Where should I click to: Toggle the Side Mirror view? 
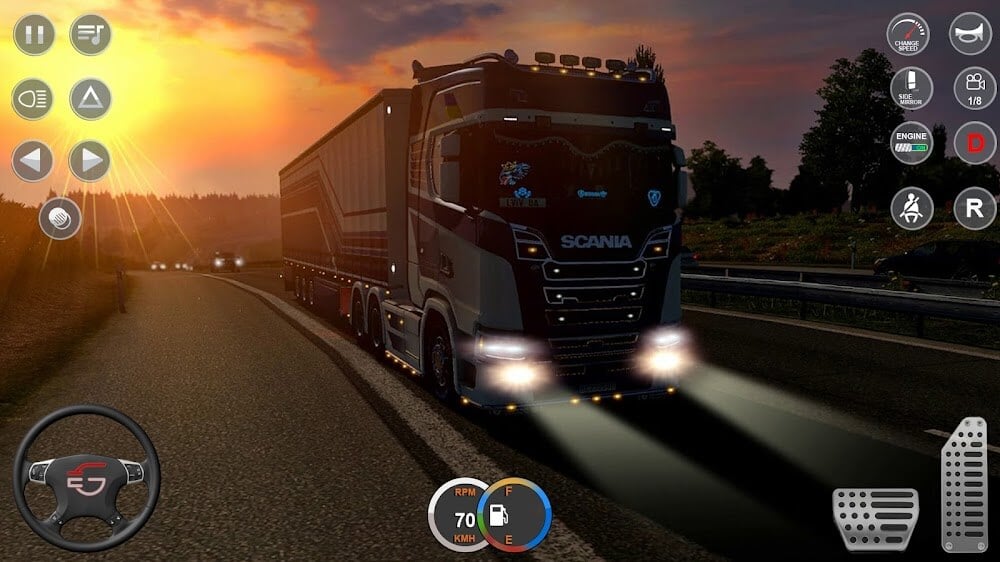click(911, 88)
